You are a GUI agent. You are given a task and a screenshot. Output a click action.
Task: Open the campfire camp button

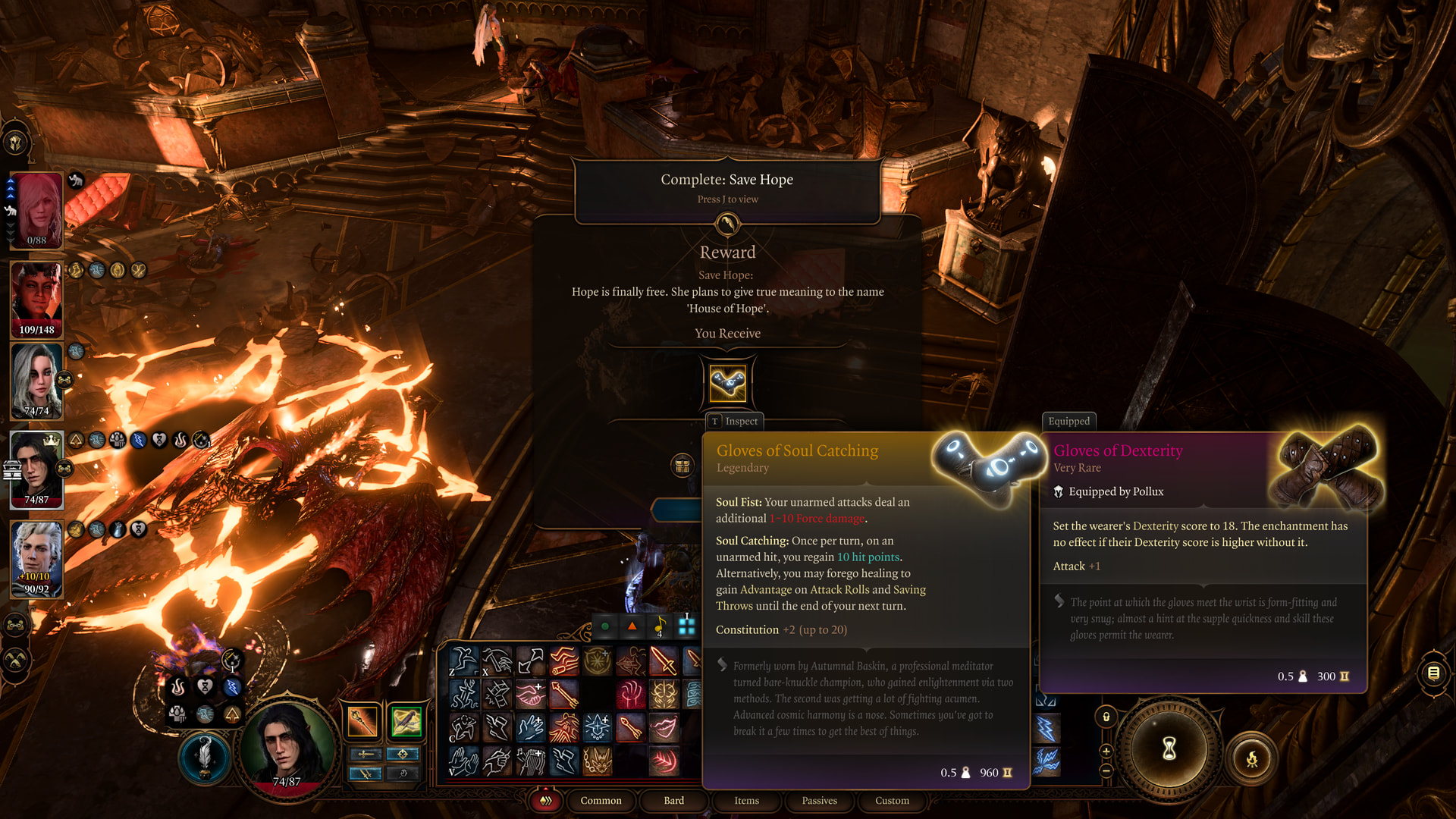point(1251,758)
